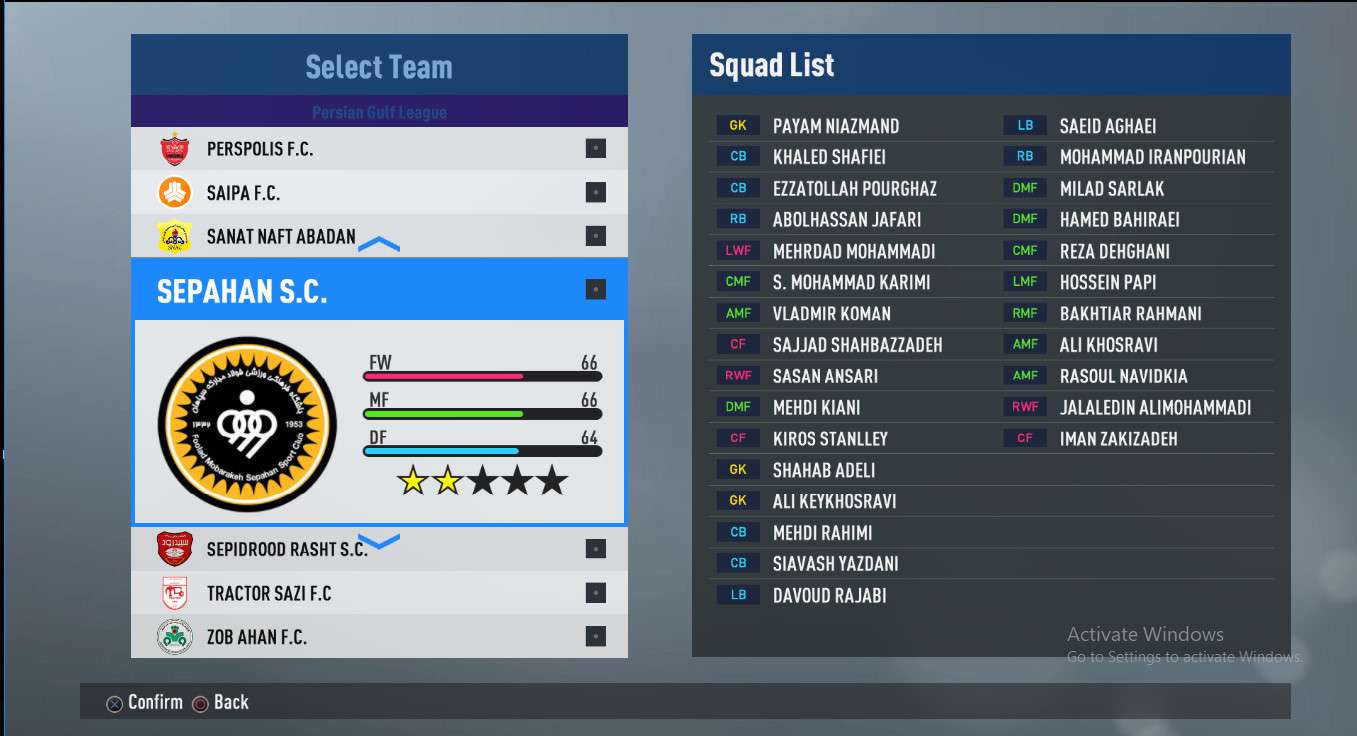This screenshot has height=736, width=1357.
Task: Select highlighted Sepahan S.C. entry
Action: (242, 291)
